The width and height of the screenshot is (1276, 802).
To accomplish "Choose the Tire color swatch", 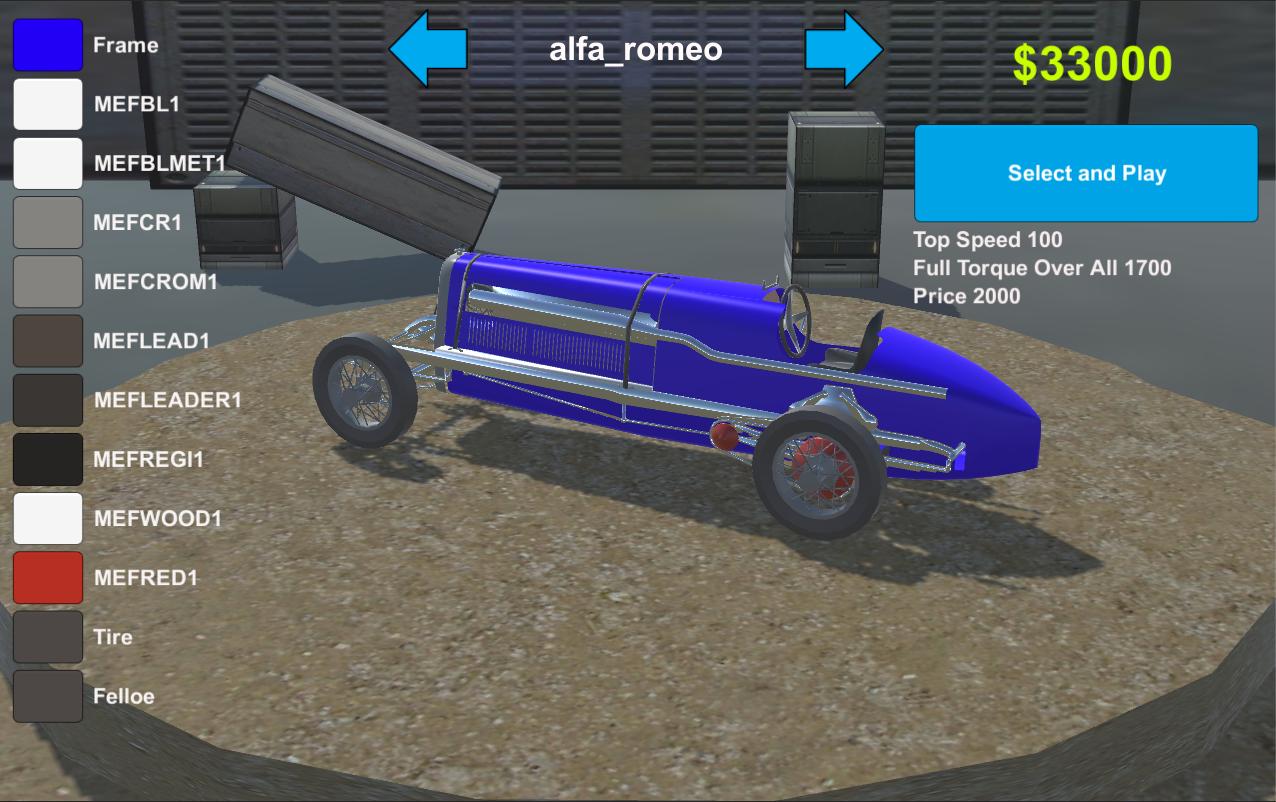I will 48,637.
